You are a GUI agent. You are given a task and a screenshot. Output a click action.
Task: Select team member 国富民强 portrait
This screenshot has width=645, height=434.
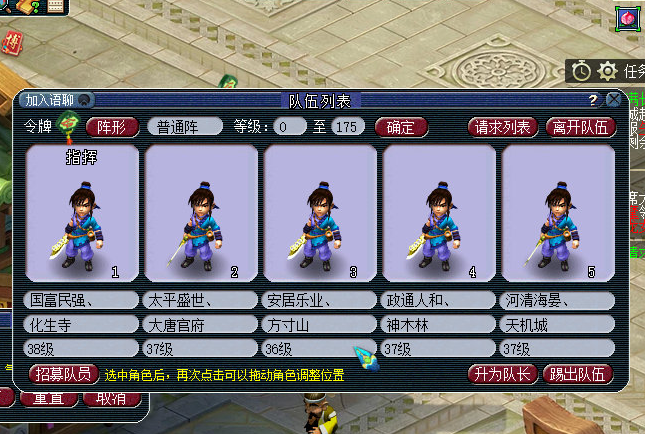coord(82,214)
